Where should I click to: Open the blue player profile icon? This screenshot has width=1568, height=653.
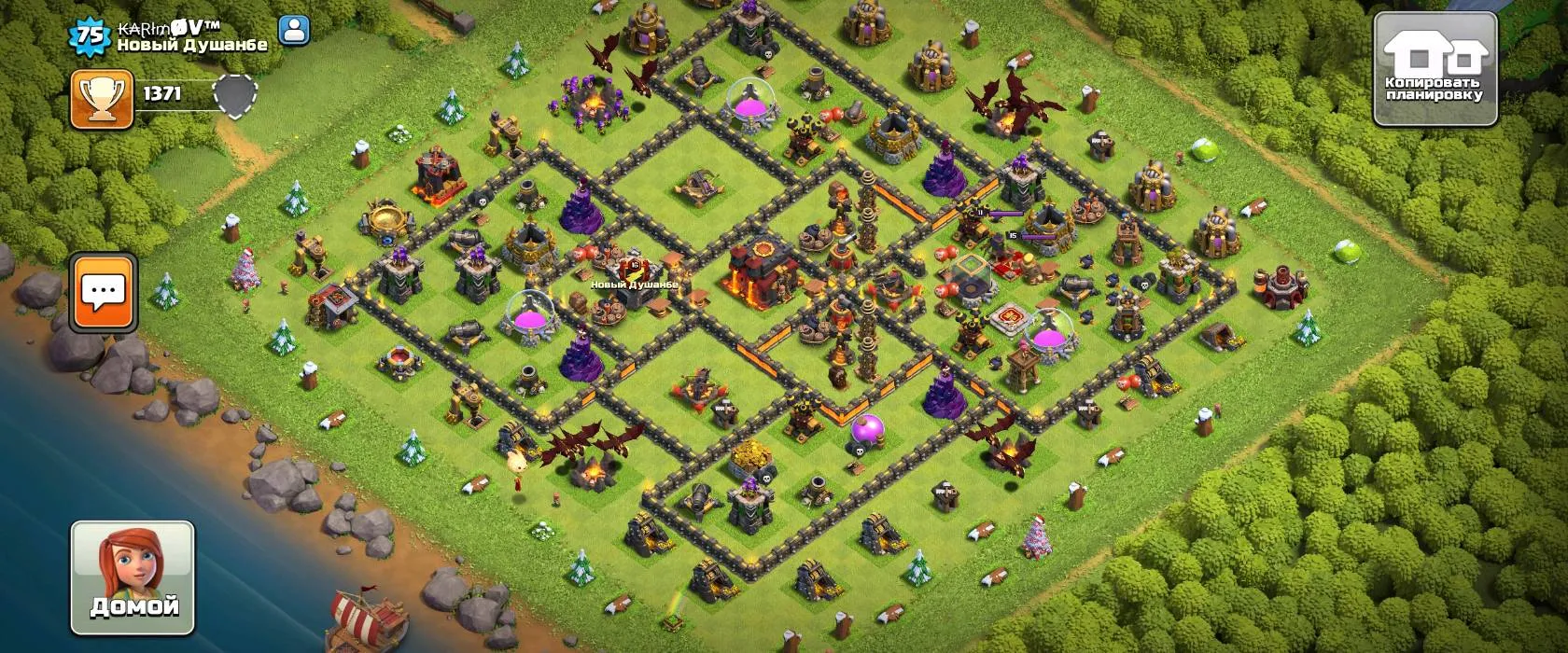click(295, 31)
